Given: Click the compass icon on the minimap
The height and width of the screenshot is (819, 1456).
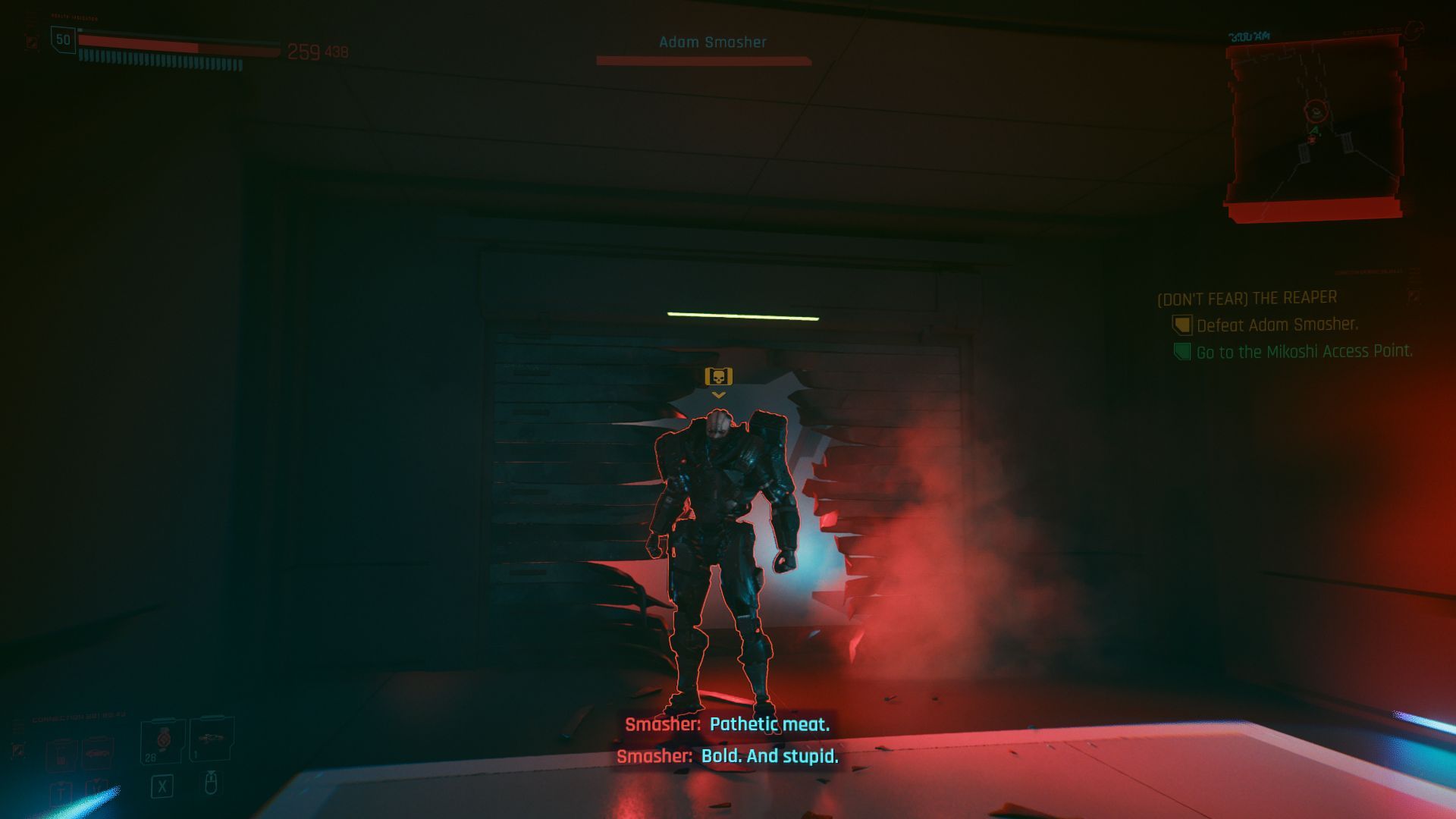Looking at the screenshot, I should click(1416, 30).
